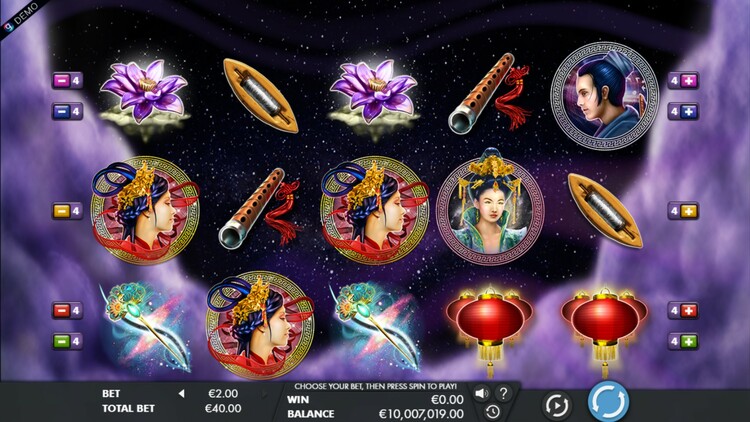Show the game history clock
750x422 pixels.
(x=492, y=411)
